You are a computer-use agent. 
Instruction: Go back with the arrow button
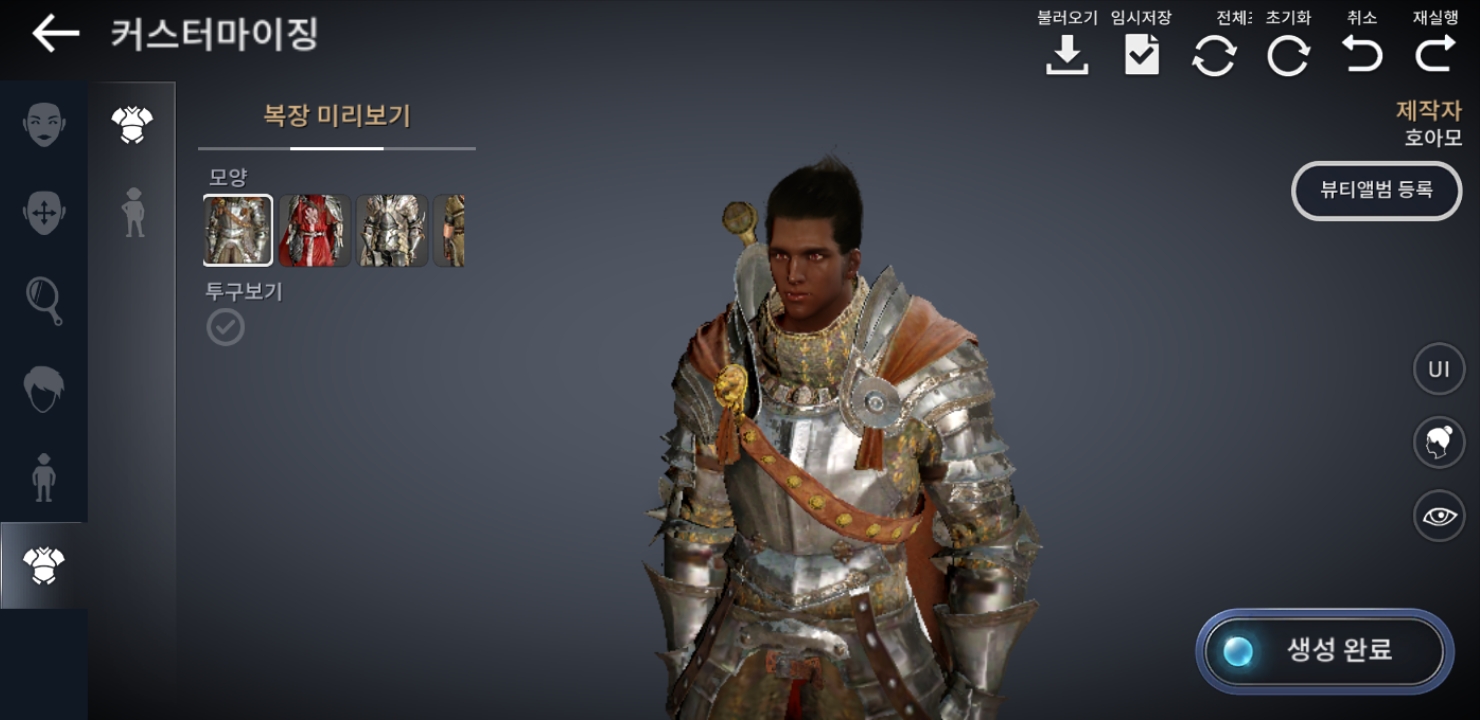tap(55, 34)
